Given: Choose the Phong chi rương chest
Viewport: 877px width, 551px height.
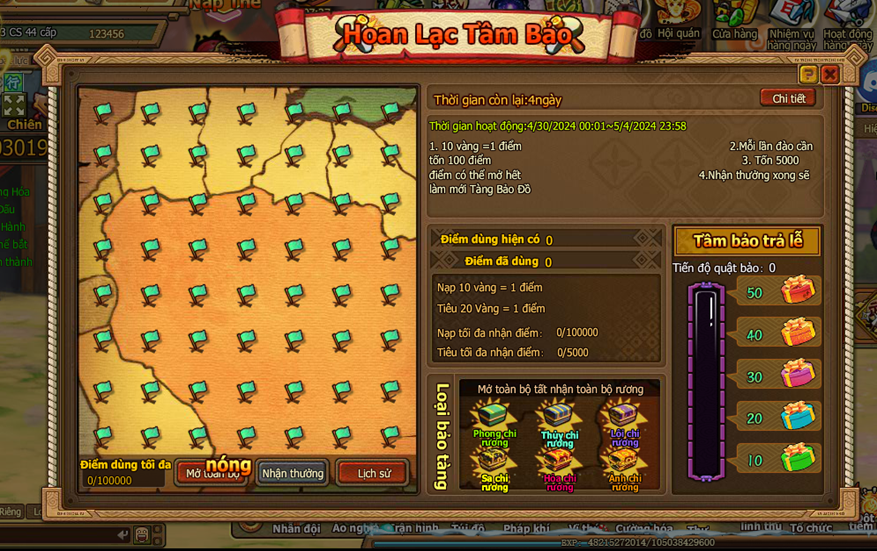Looking at the screenshot, I should pyautogui.click(x=494, y=419).
